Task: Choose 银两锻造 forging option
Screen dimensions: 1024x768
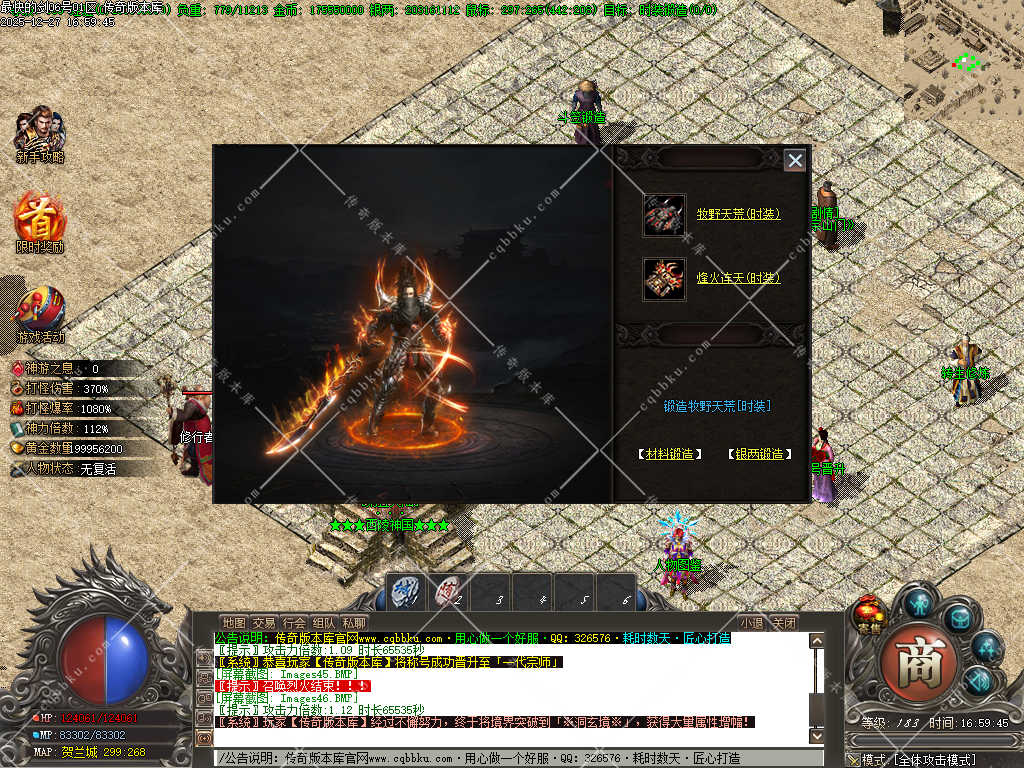Action: pos(760,454)
